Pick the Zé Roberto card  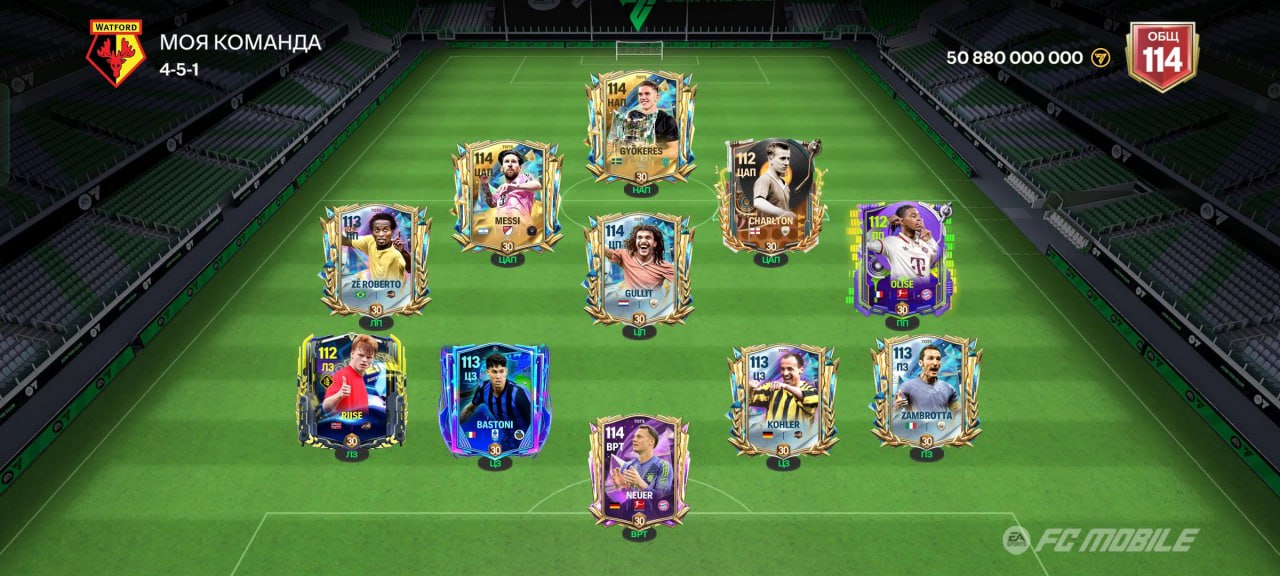(376, 260)
